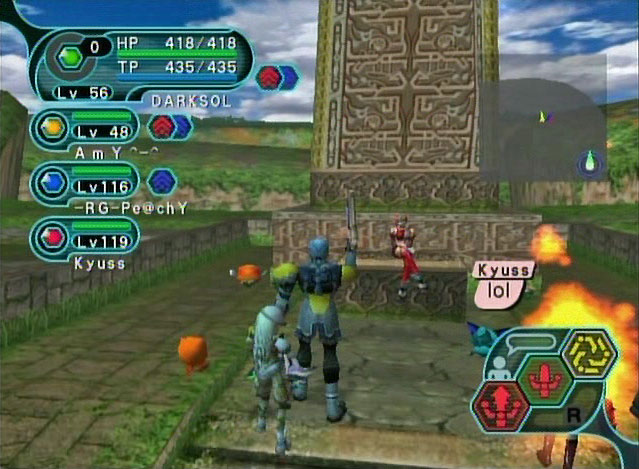Image resolution: width=639 pixels, height=469 pixels.
Task: Select -RG-Pe@chY's party member panel
Action: point(85,185)
